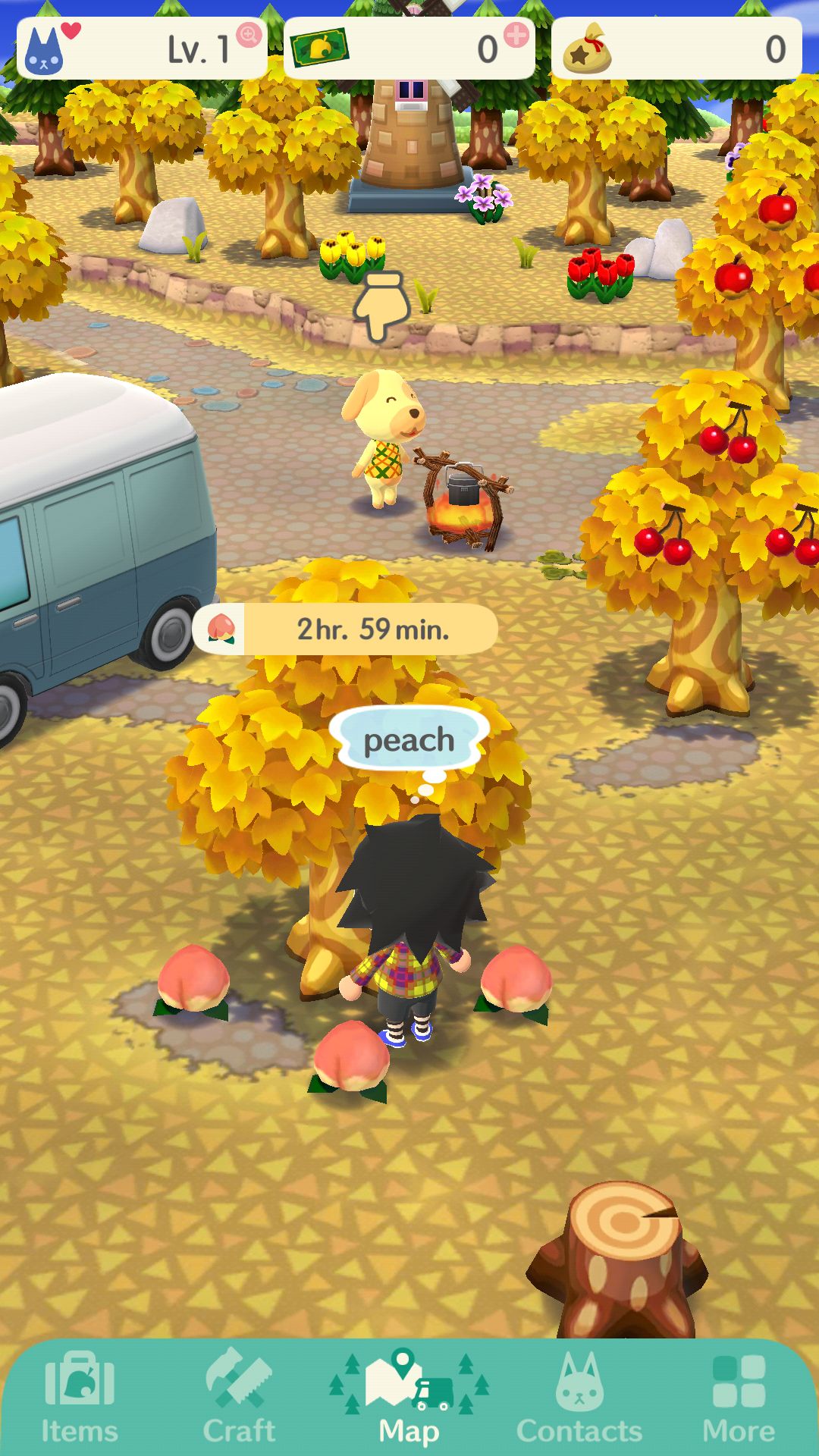This screenshot has width=819, height=1456.
Task: Open the Items bag menu
Action: point(80,1398)
